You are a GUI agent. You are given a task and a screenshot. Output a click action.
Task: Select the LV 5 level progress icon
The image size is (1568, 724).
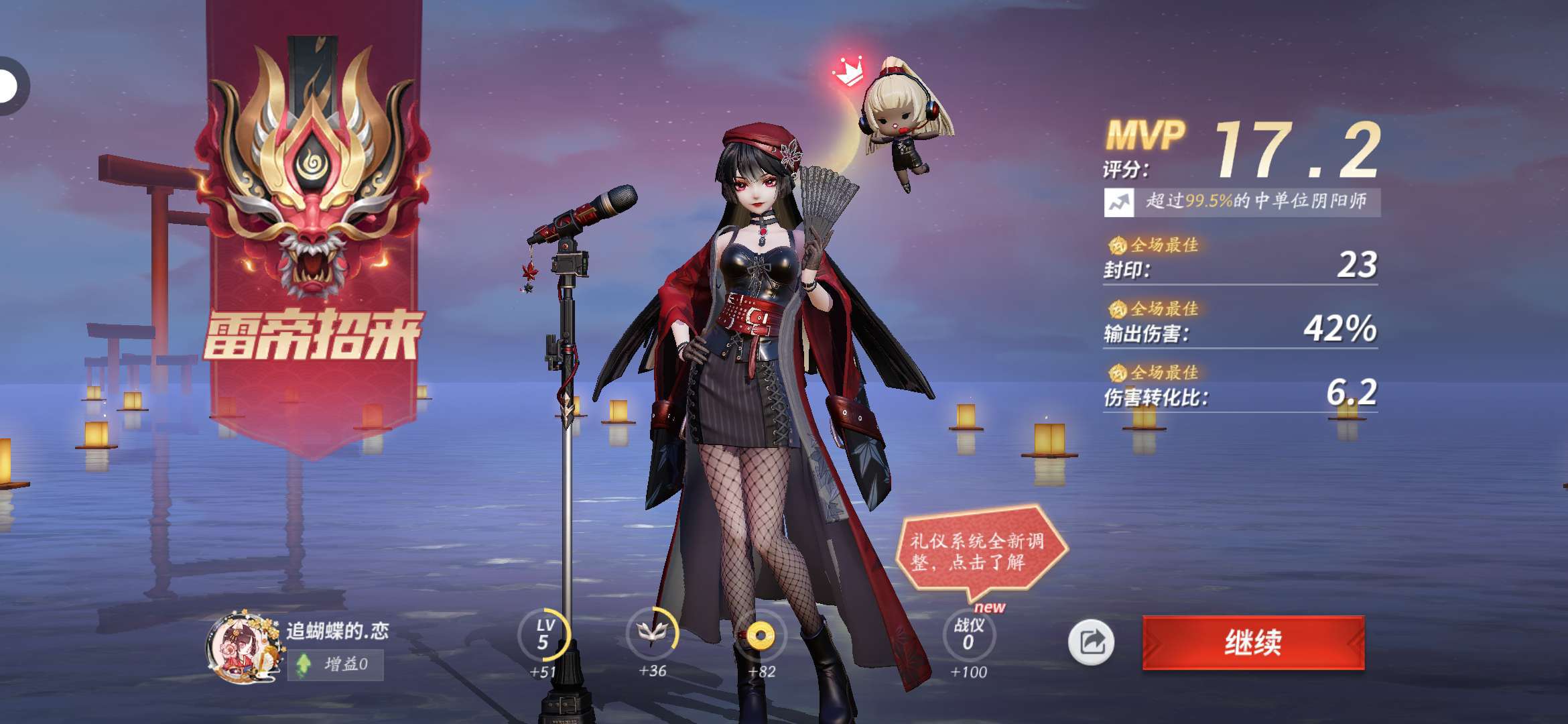point(543,634)
